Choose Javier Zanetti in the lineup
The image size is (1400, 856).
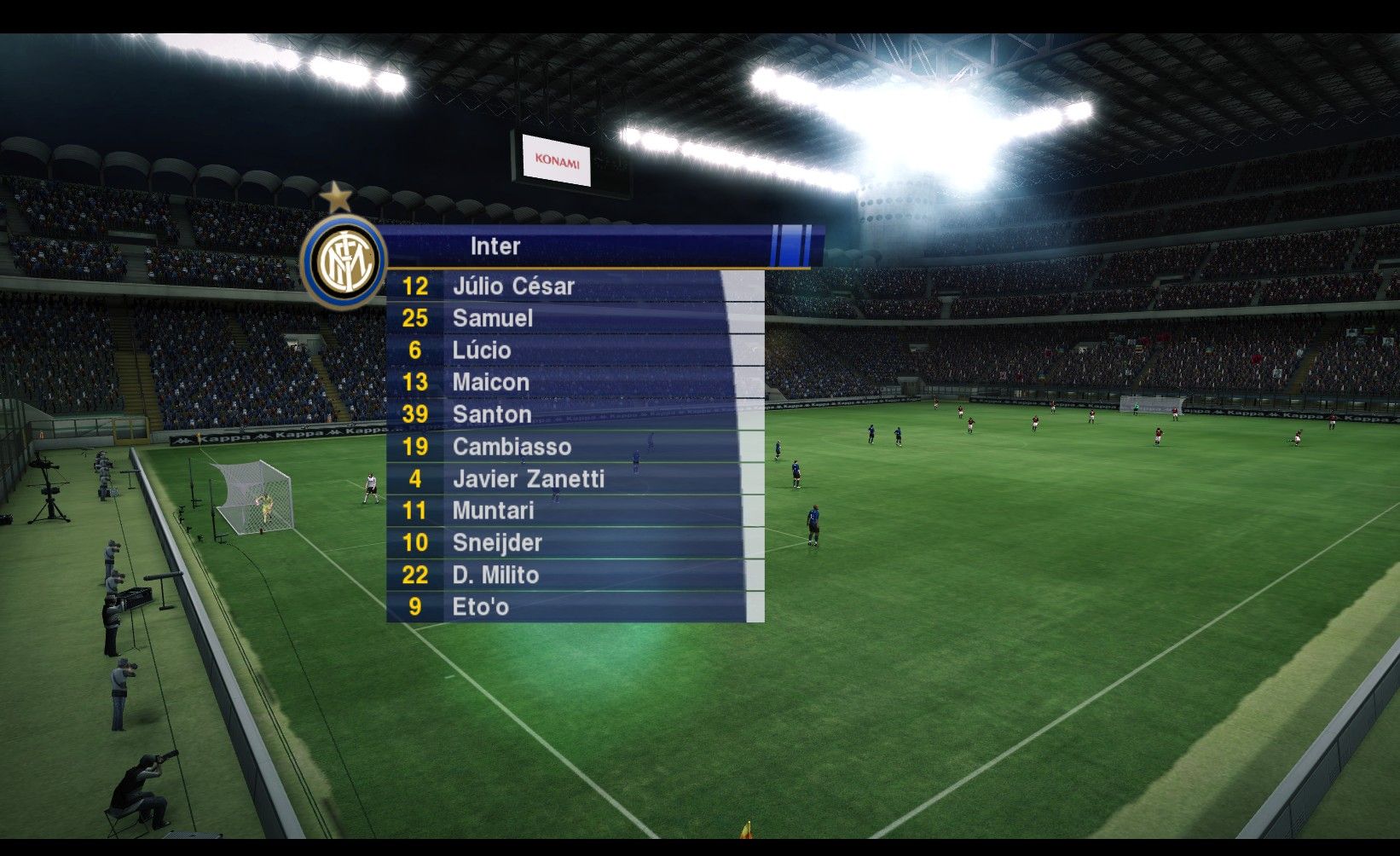(528, 479)
